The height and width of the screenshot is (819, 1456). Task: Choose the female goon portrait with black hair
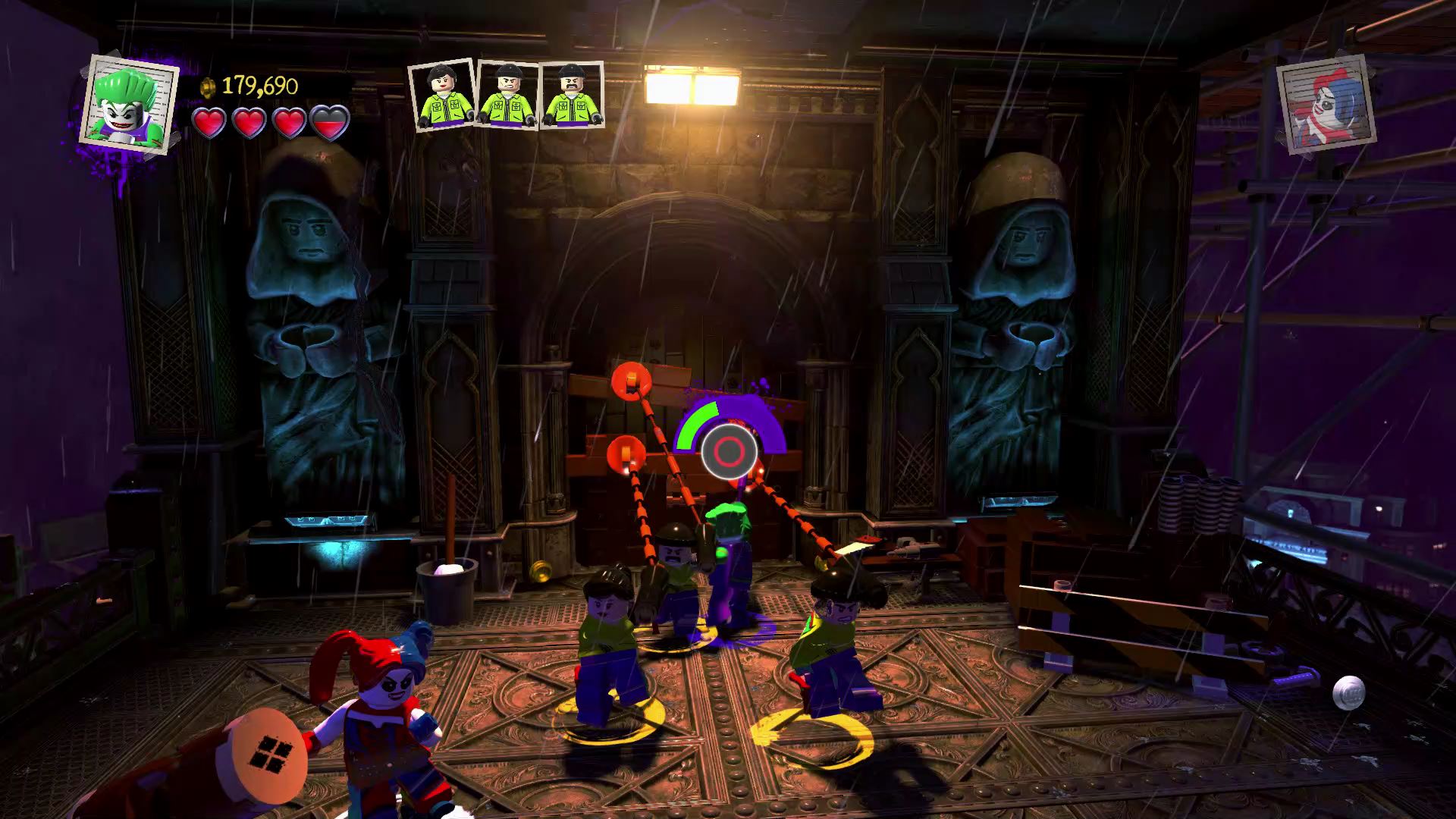click(441, 94)
